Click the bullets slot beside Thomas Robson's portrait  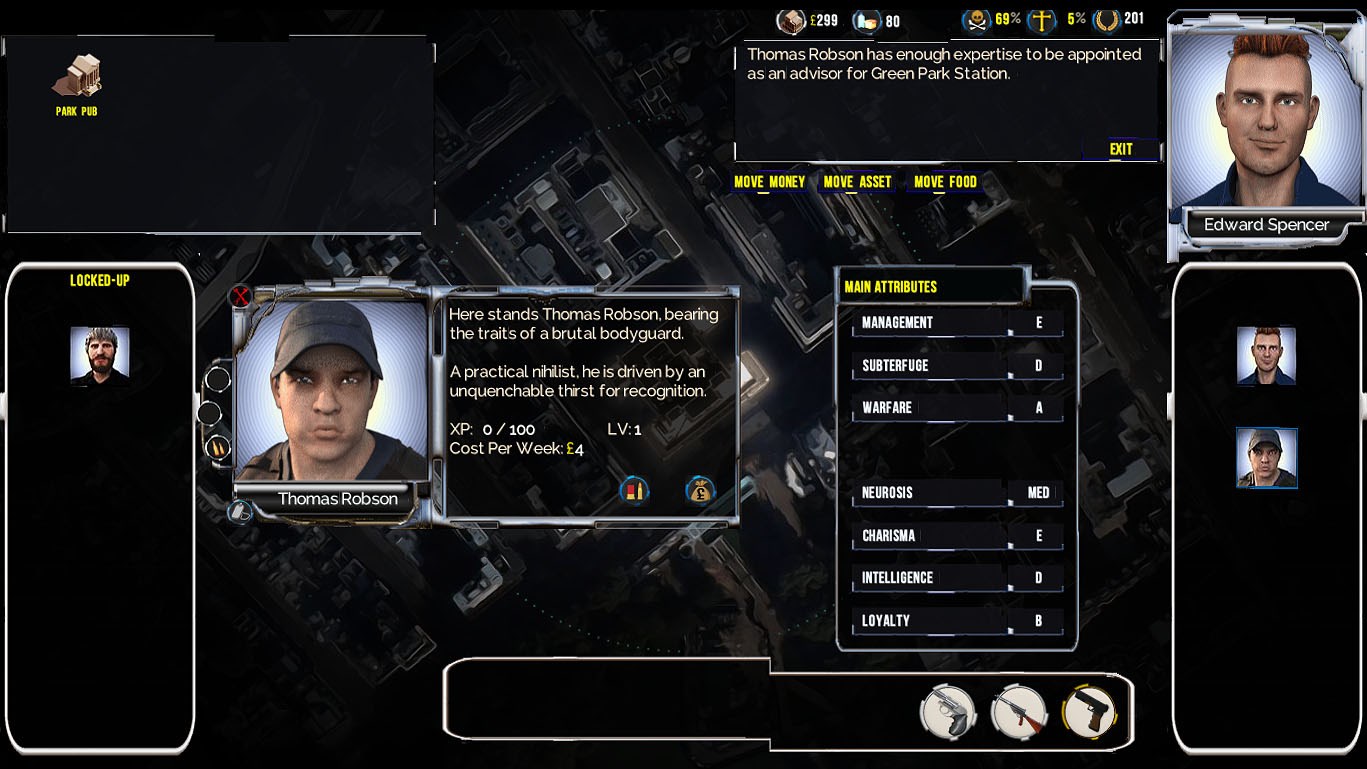point(217,447)
